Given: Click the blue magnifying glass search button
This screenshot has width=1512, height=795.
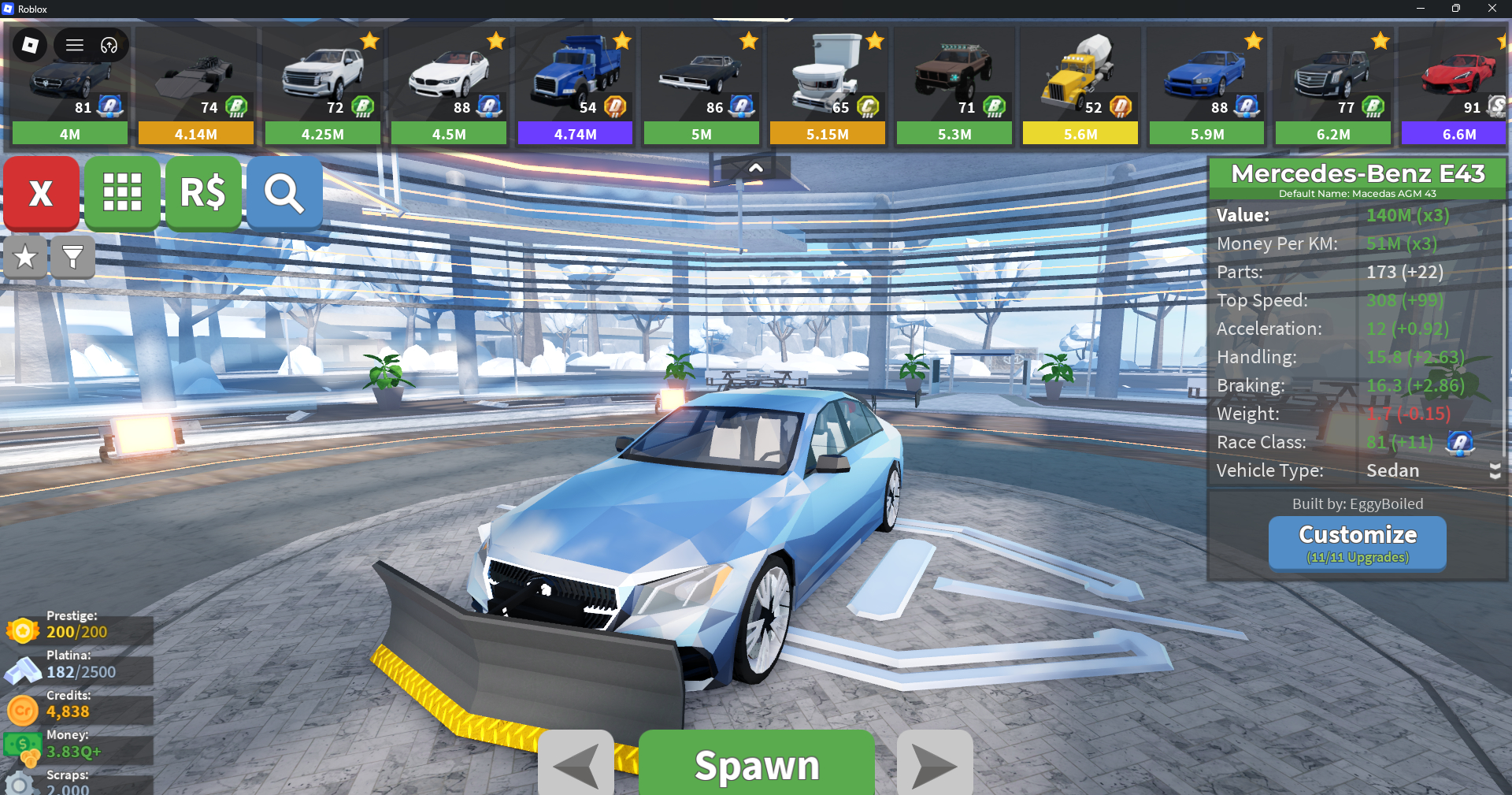Looking at the screenshot, I should tap(284, 193).
